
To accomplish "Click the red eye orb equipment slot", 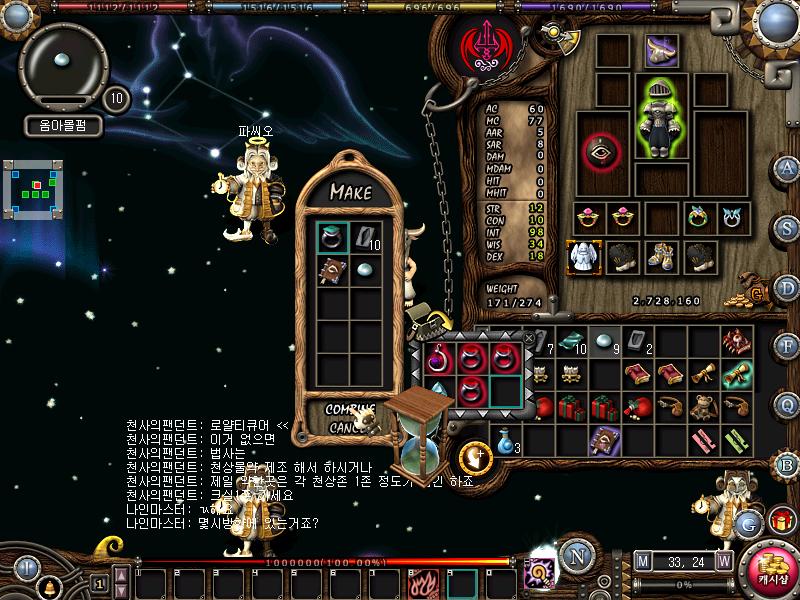I will click(602, 150).
